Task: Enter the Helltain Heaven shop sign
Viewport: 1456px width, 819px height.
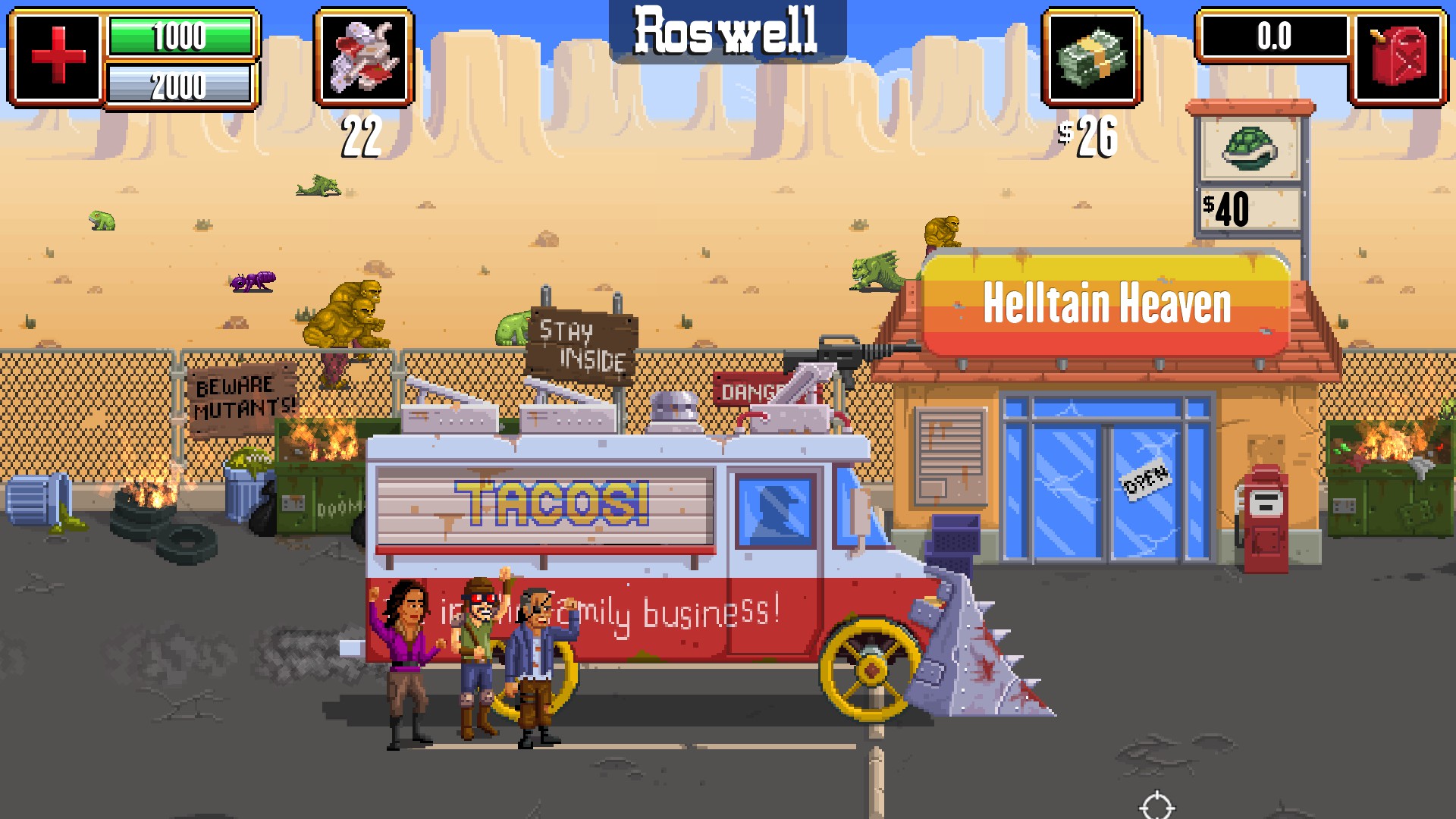Action: 1106,303
